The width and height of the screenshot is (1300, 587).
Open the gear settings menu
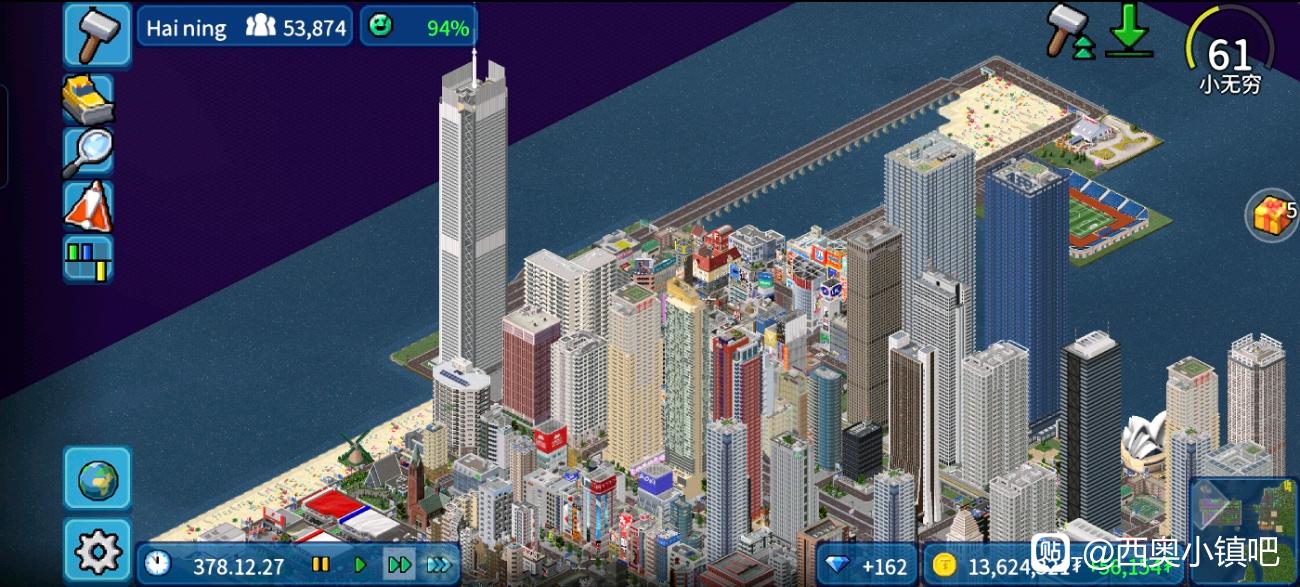tap(98, 551)
